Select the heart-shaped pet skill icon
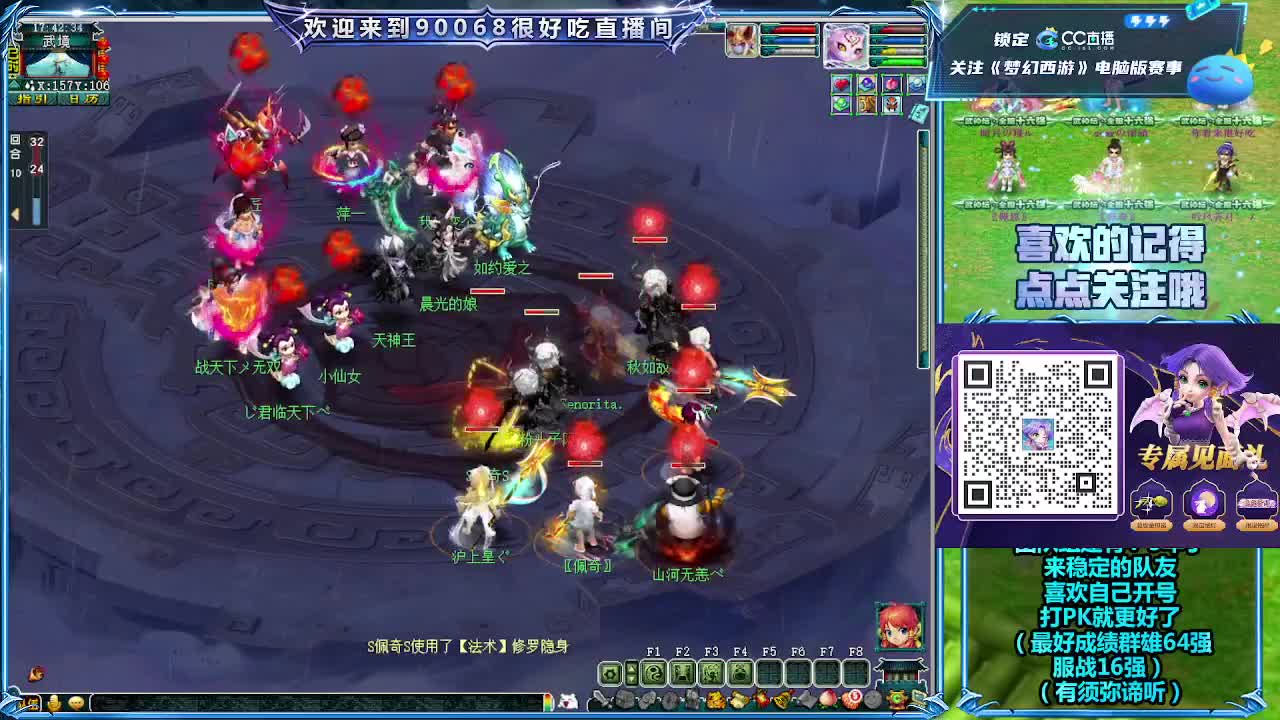Viewport: 1280px width, 720px height. coord(840,83)
